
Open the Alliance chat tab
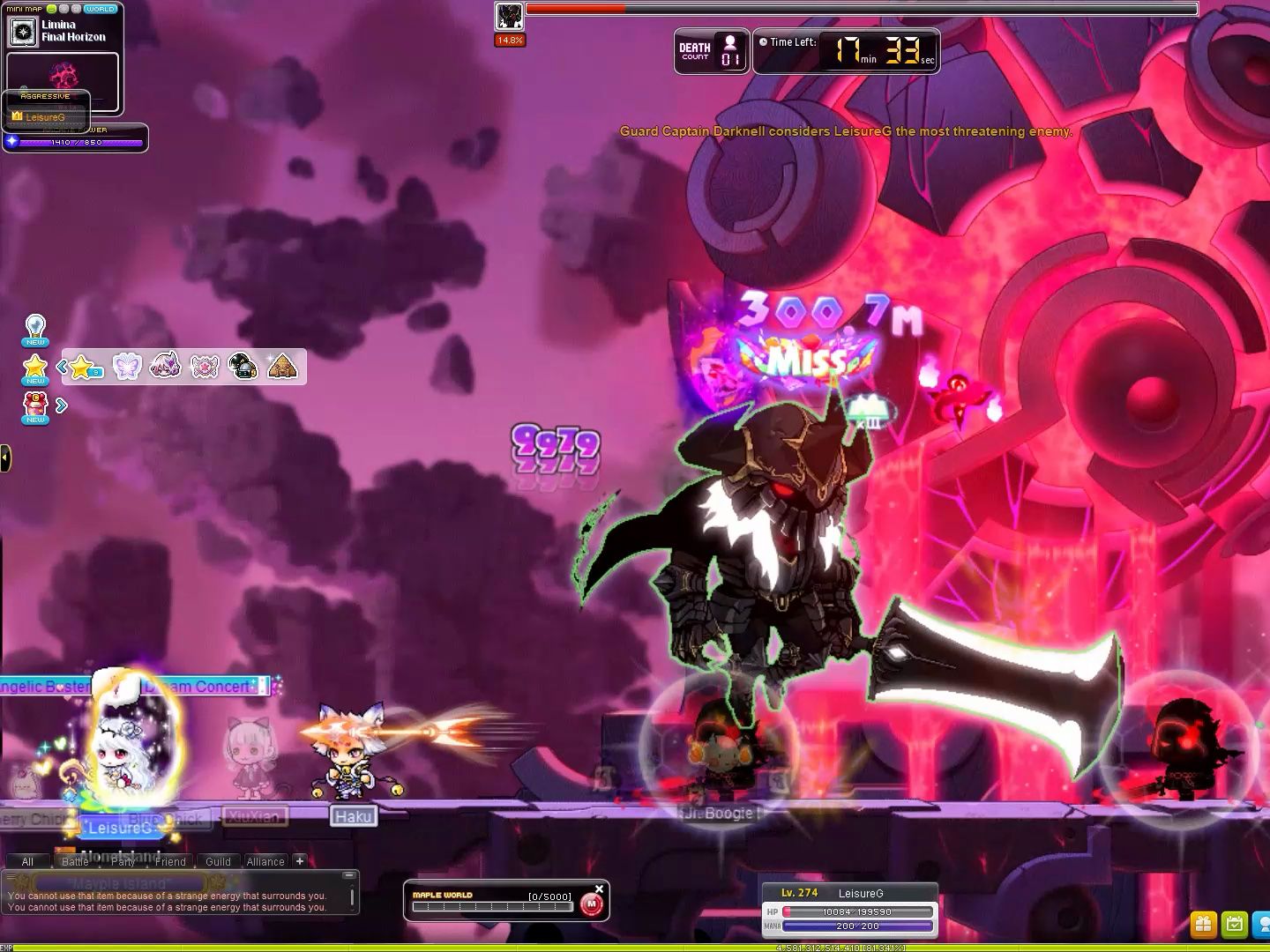(x=265, y=861)
